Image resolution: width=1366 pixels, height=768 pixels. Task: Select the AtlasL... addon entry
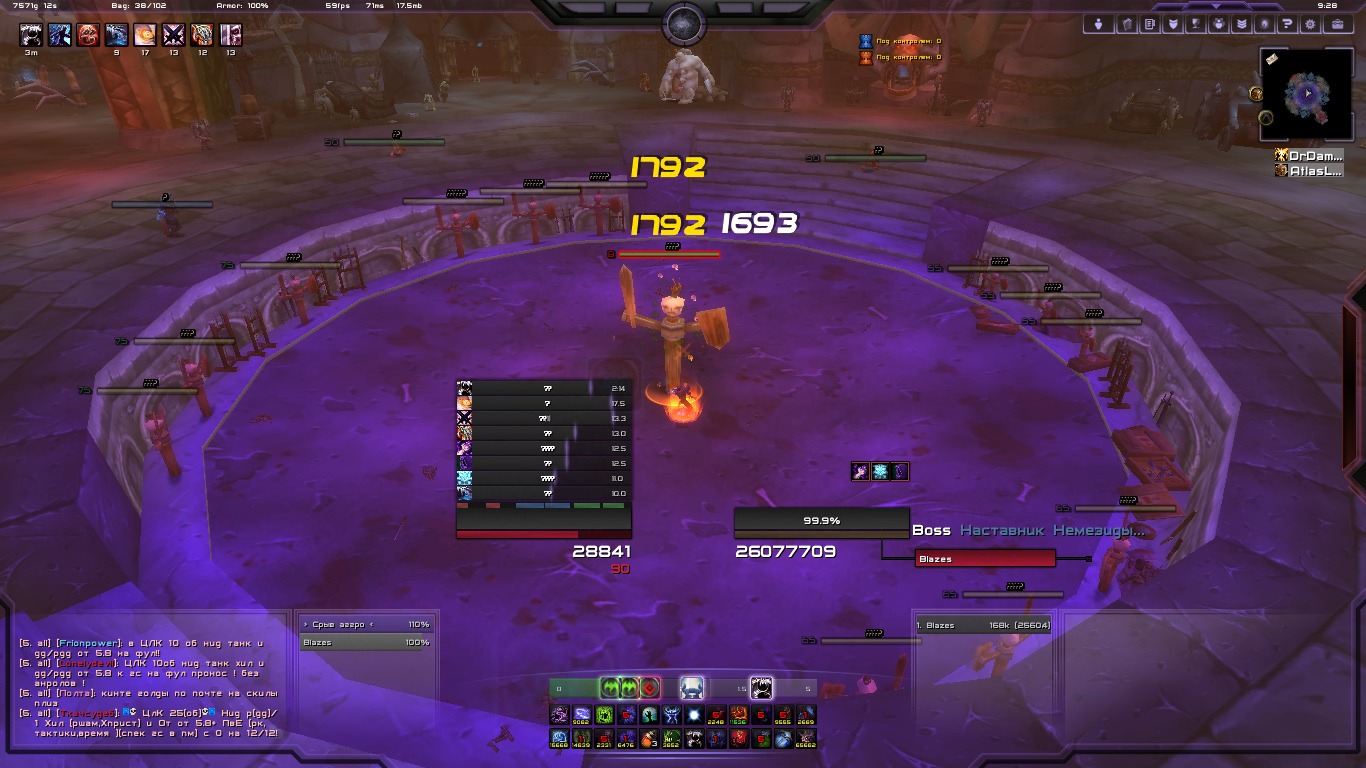[1309, 171]
